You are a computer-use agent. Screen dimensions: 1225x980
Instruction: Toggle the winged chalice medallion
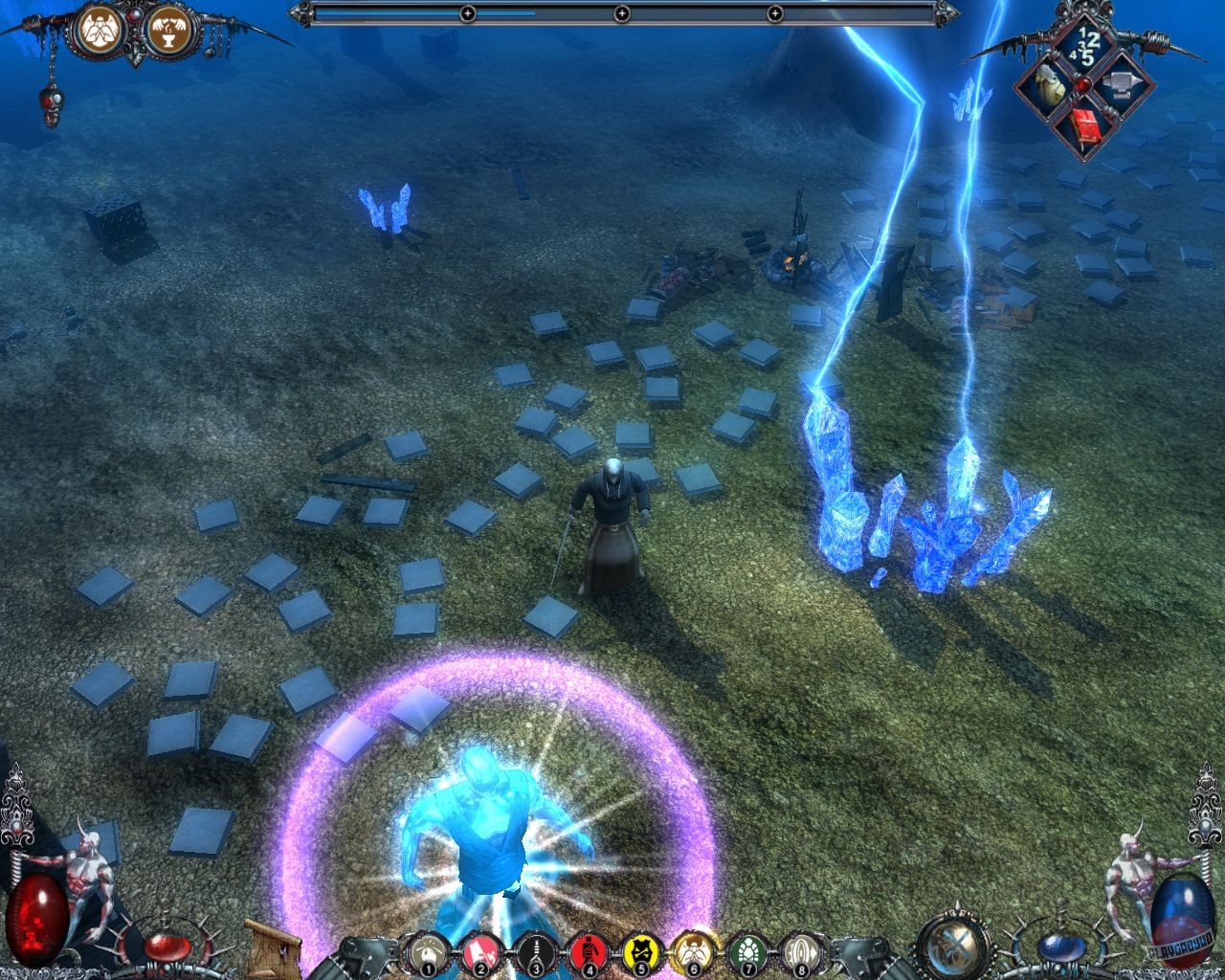[x=169, y=29]
